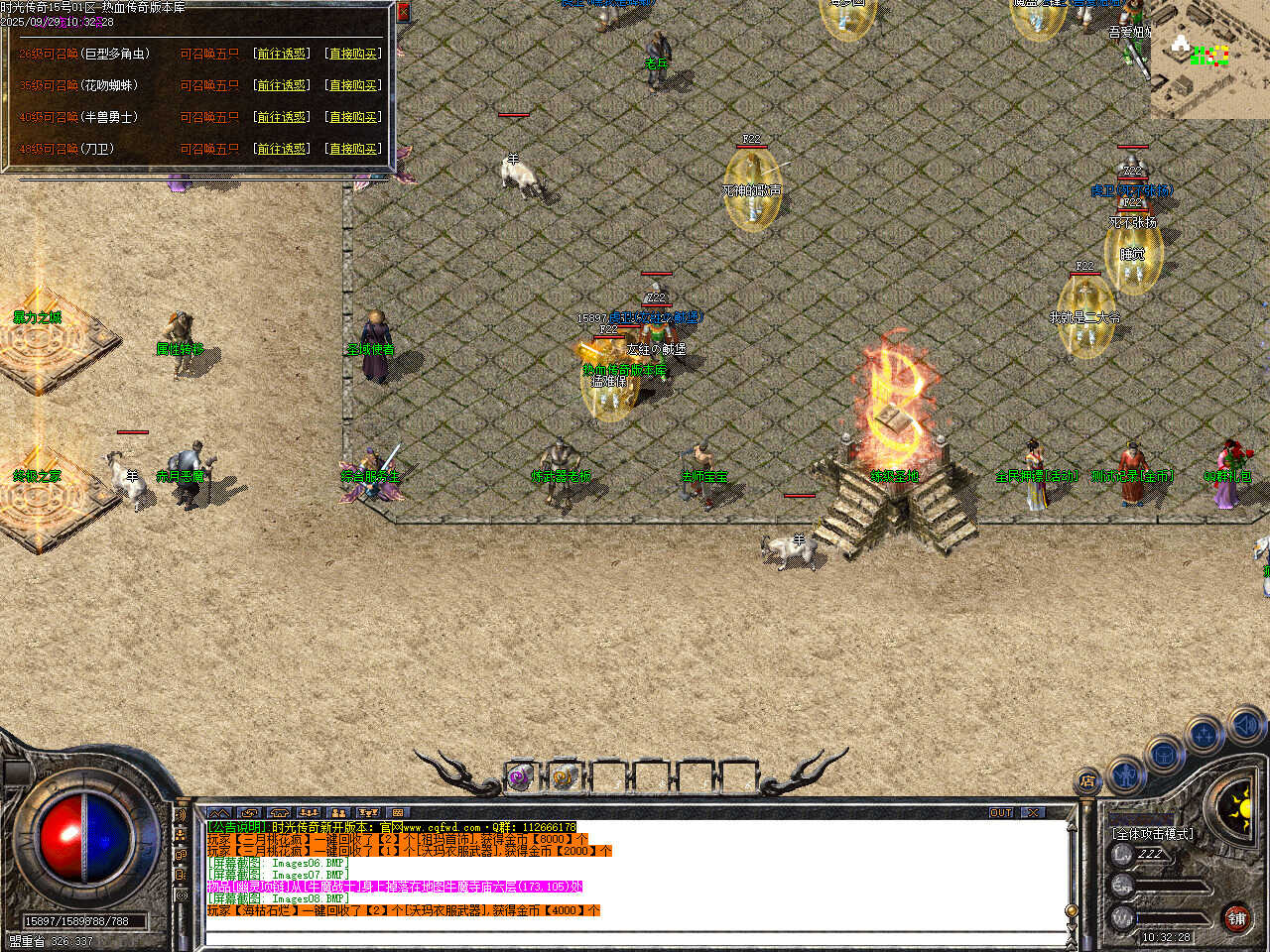The height and width of the screenshot is (952, 1270).
Task: Buy 花吻蜘蛛 with 直接购买 link
Action: [353, 85]
